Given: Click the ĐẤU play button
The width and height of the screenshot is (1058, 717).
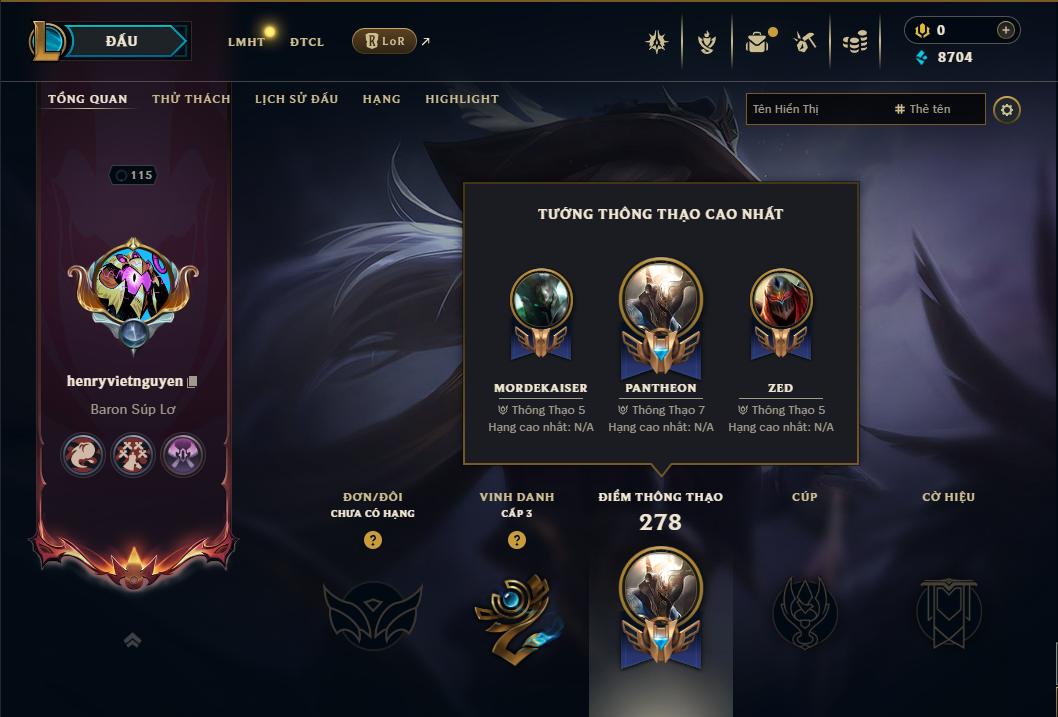Looking at the screenshot, I should [122, 41].
